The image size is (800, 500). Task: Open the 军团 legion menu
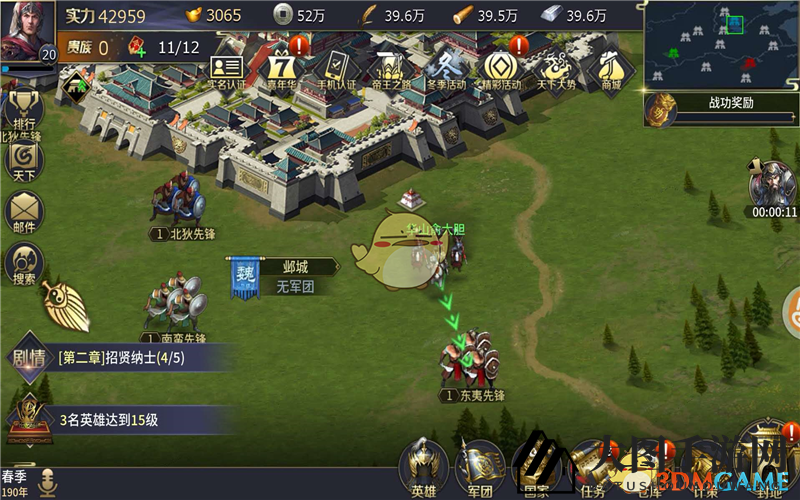click(x=480, y=468)
